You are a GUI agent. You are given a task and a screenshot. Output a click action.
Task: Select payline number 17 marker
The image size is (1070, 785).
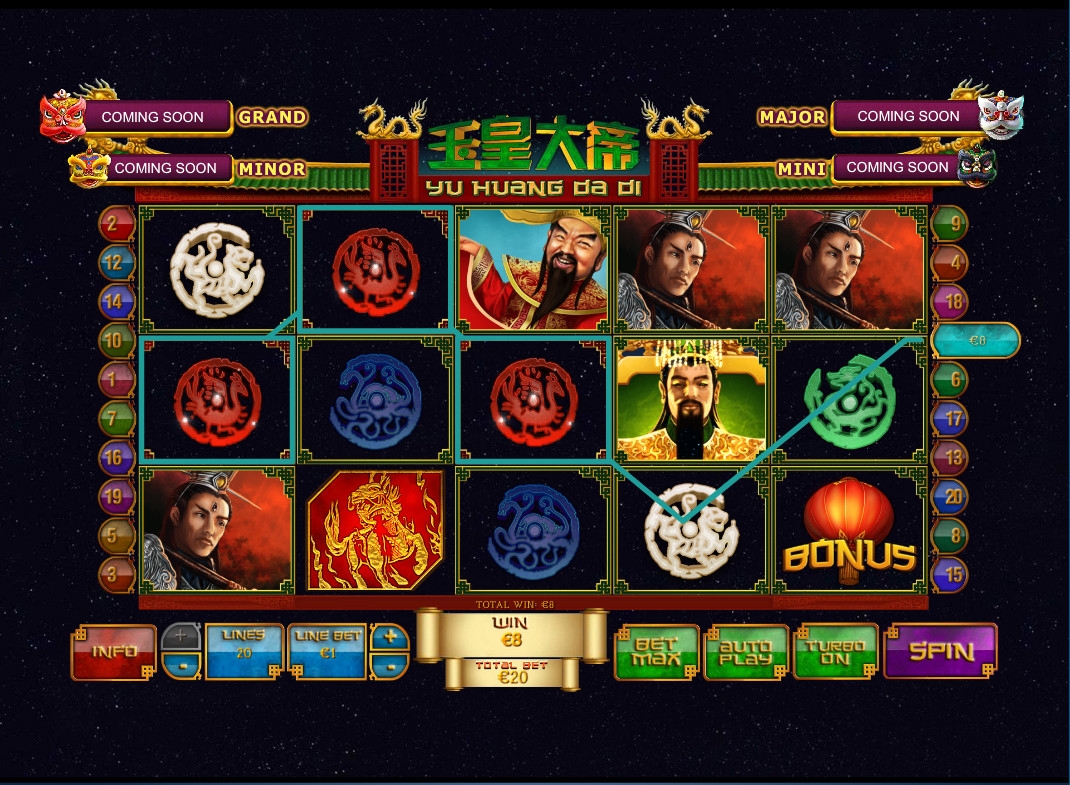click(949, 419)
